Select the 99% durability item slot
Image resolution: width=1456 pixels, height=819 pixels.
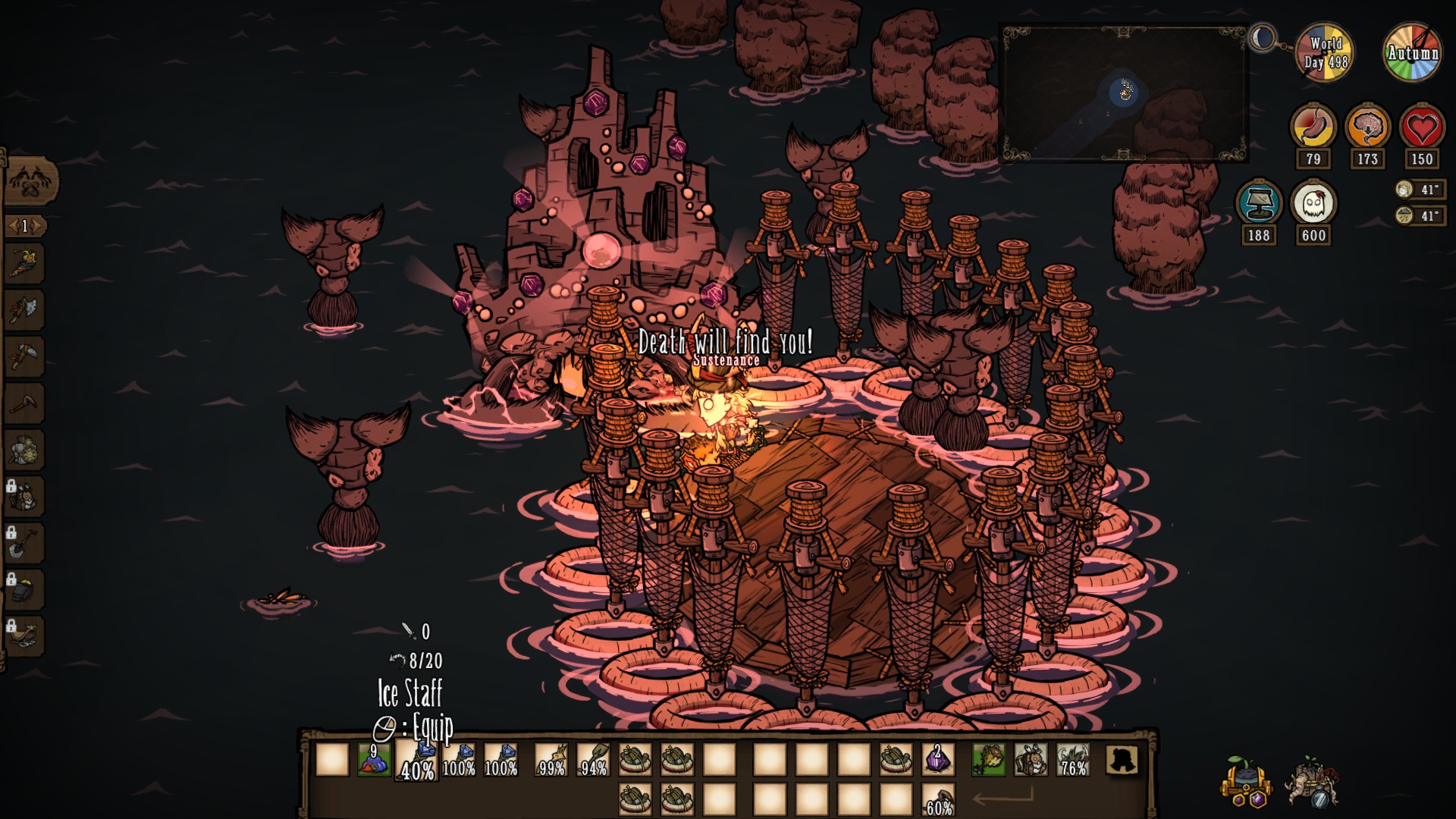(x=551, y=759)
